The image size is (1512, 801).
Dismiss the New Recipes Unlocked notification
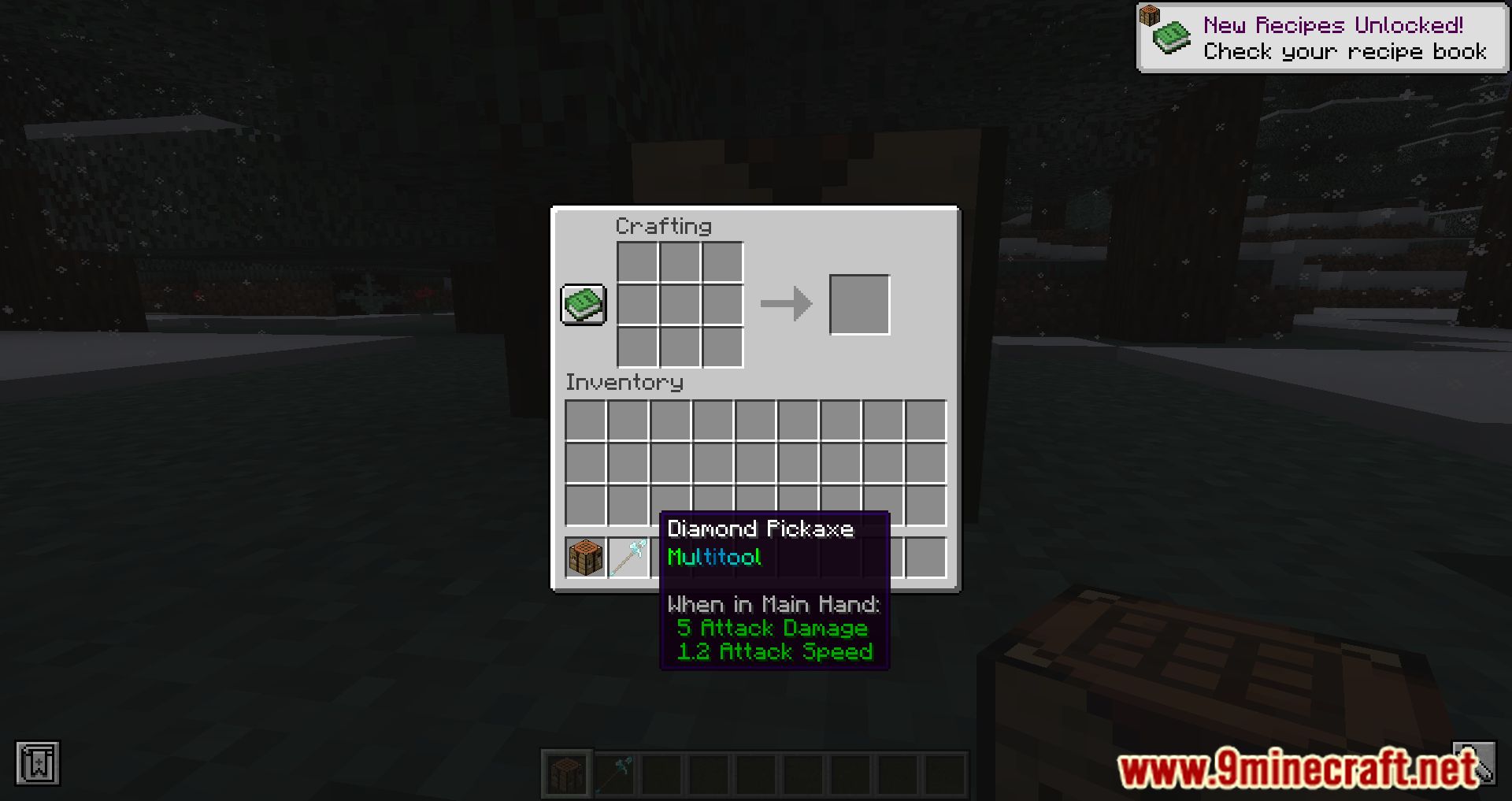pyautogui.click(x=1323, y=37)
